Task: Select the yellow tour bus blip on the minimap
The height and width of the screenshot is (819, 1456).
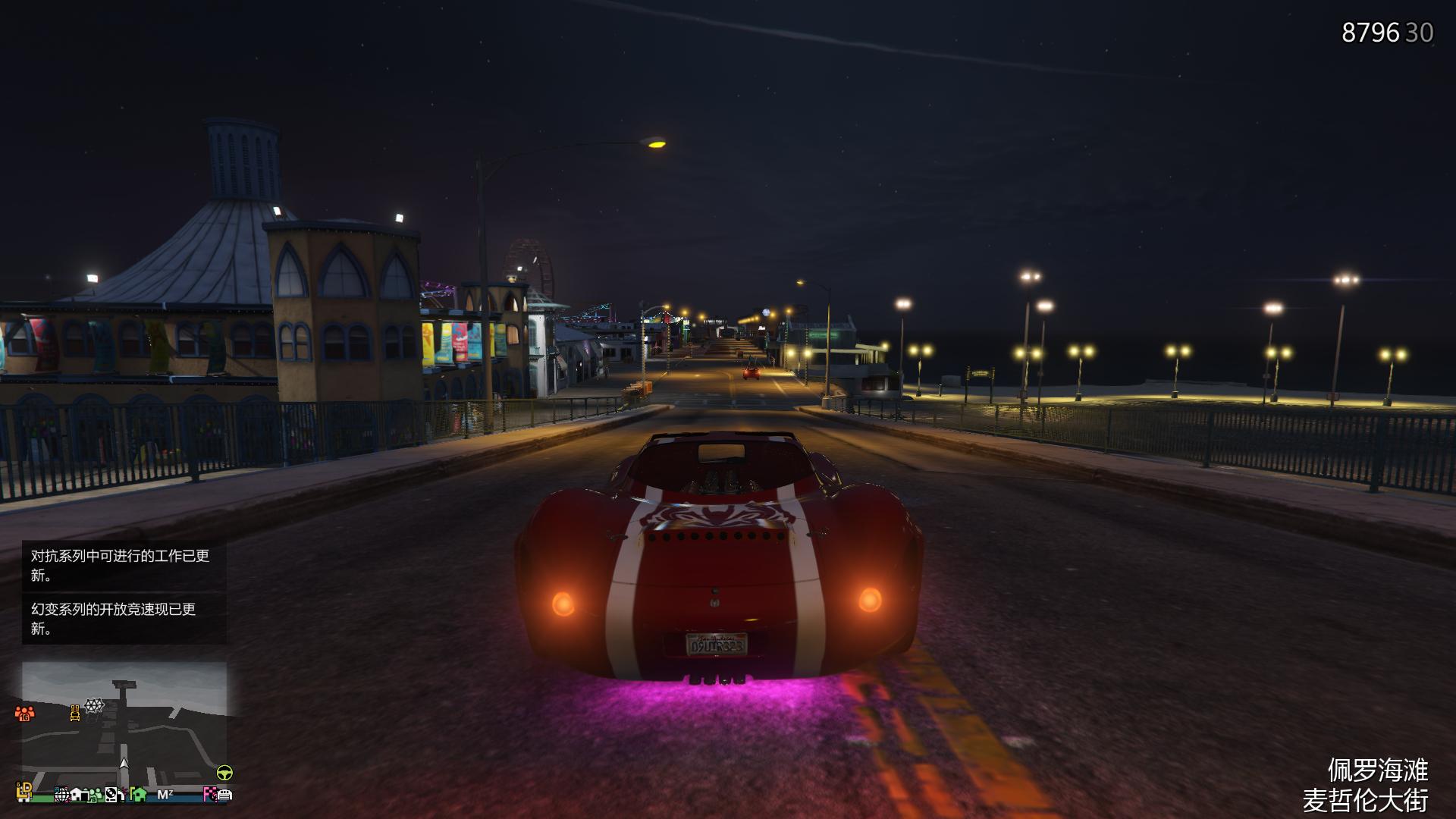Action: tap(75, 714)
